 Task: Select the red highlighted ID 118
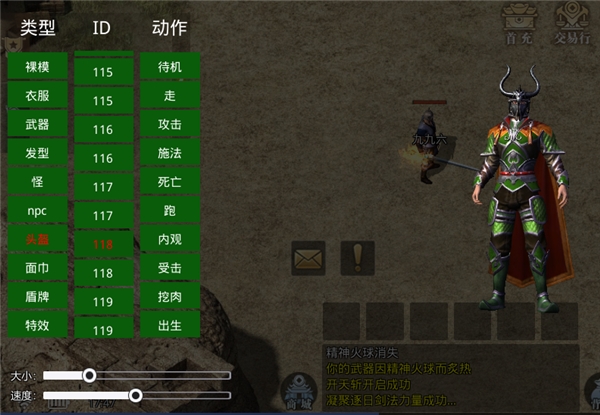coord(102,243)
